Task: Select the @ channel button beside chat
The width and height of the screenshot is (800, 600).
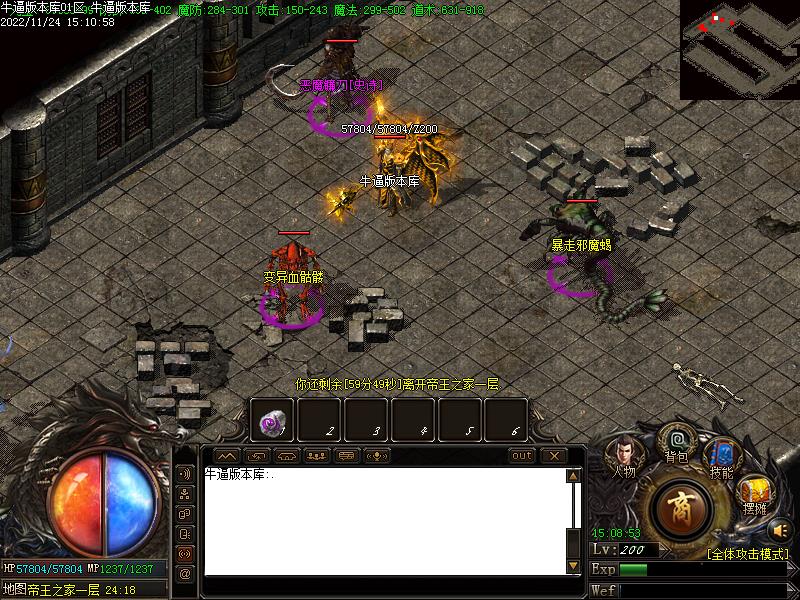Action: coord(185,574)
